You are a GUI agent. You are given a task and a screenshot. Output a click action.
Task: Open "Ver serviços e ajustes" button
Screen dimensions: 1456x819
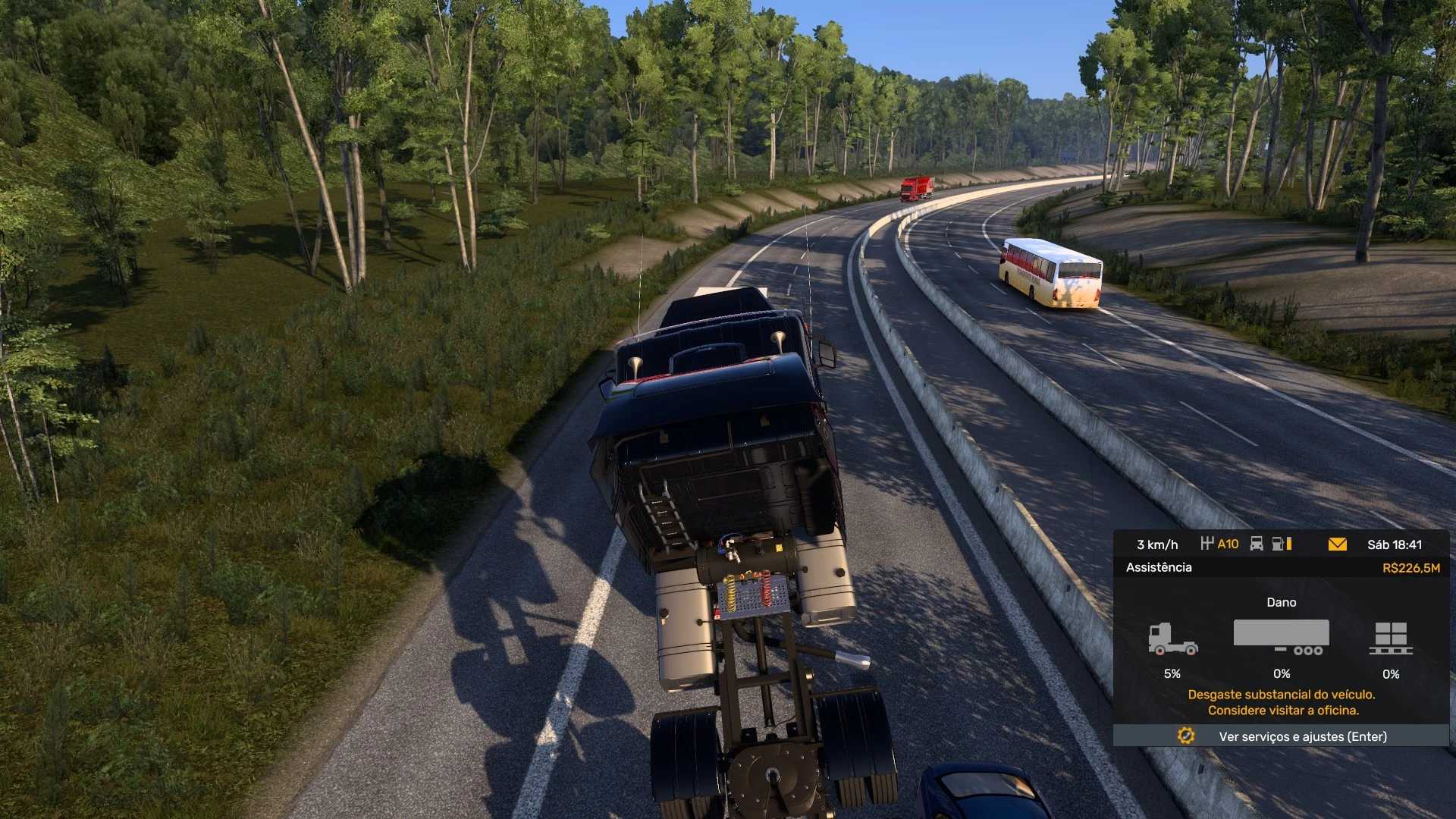point(1281,736)
